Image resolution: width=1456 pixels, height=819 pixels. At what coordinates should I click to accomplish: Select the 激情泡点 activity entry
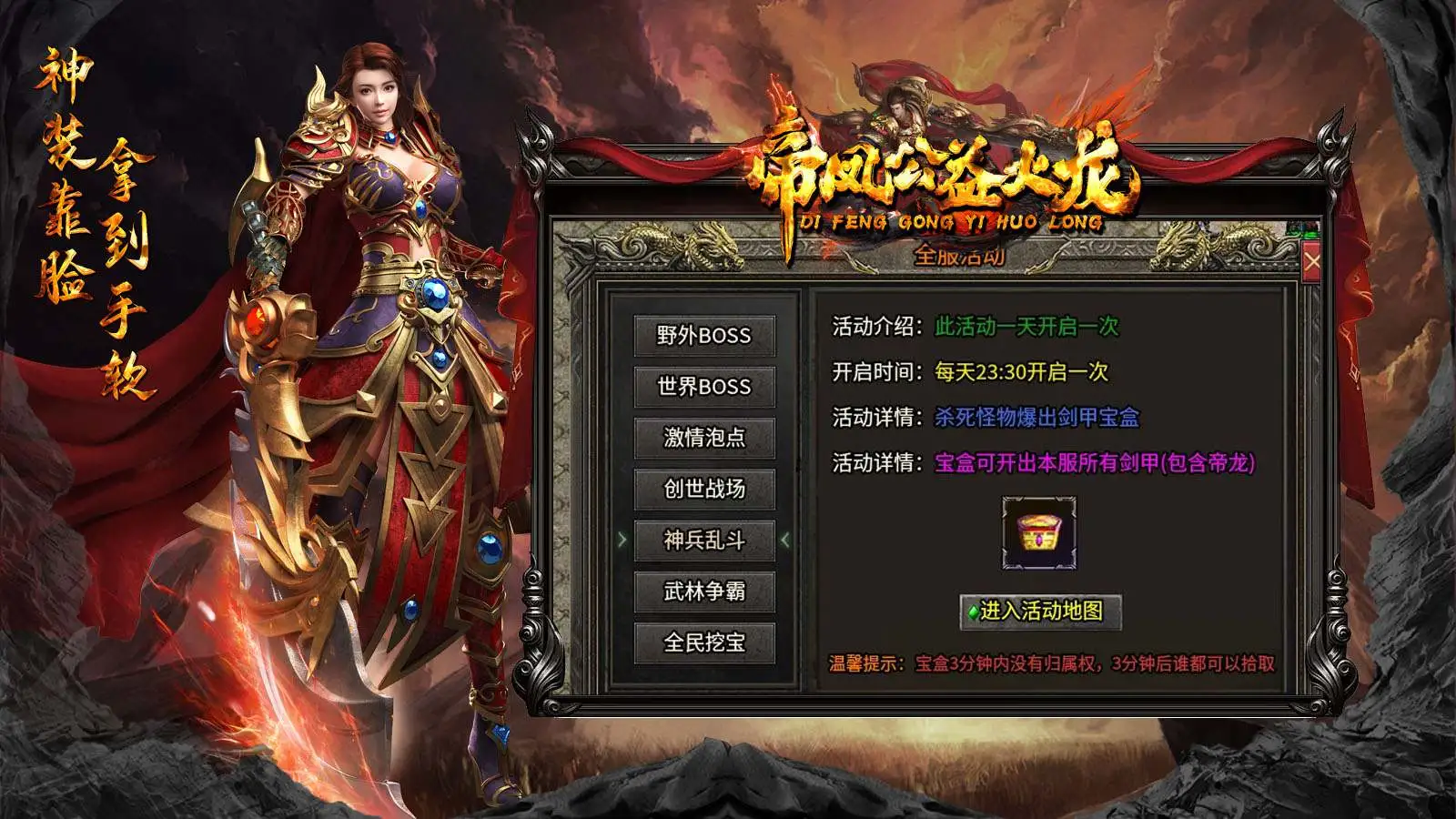(705, 438)
